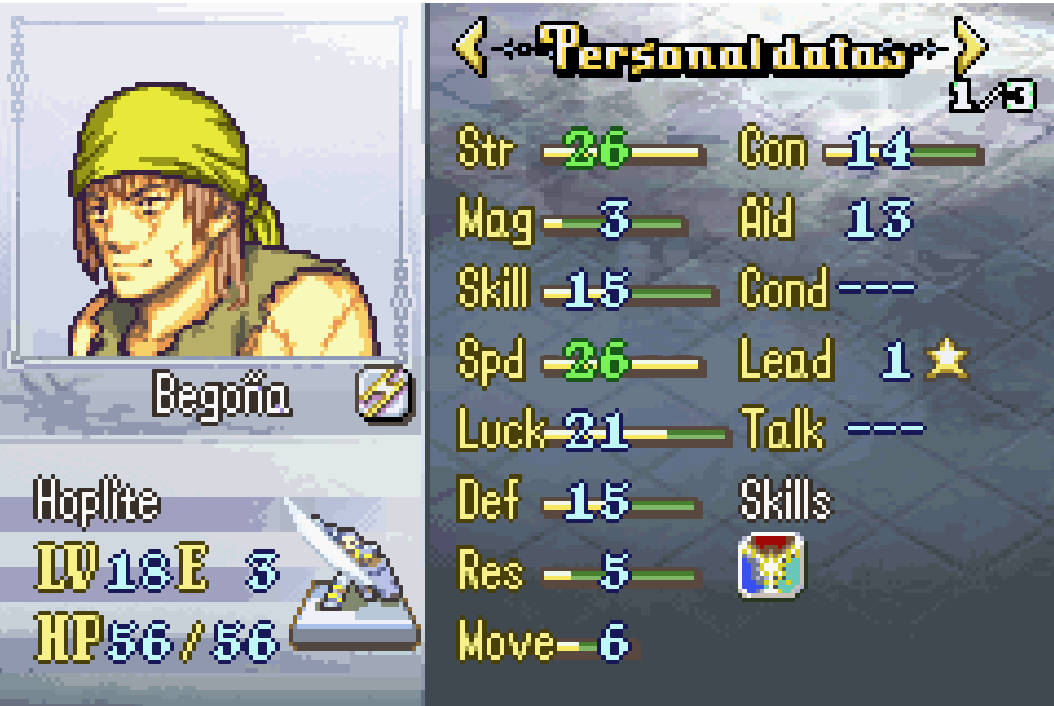
Task: Select the Move stat row
Action: 545,643
